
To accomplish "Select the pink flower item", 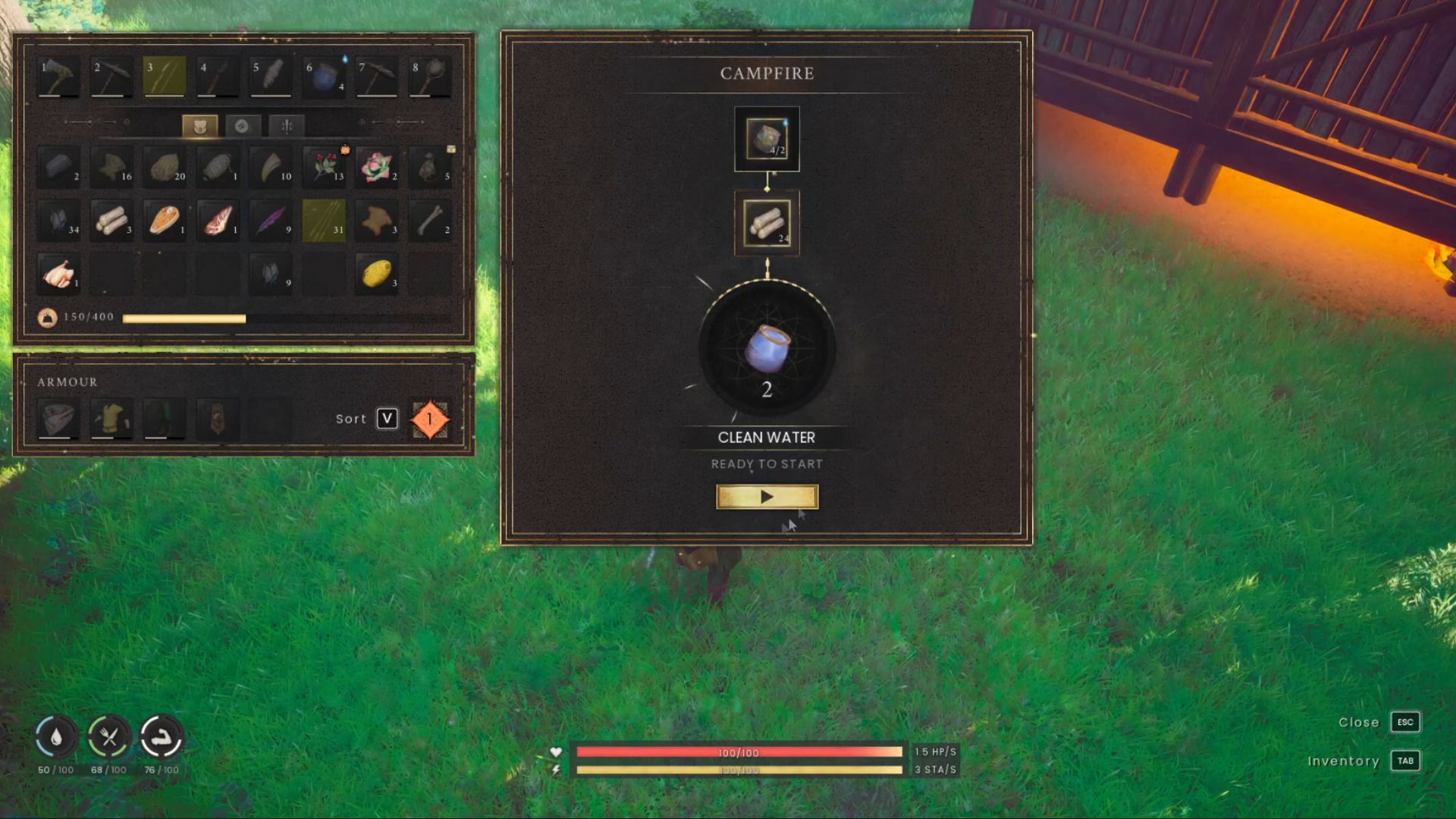I will 377,168.
